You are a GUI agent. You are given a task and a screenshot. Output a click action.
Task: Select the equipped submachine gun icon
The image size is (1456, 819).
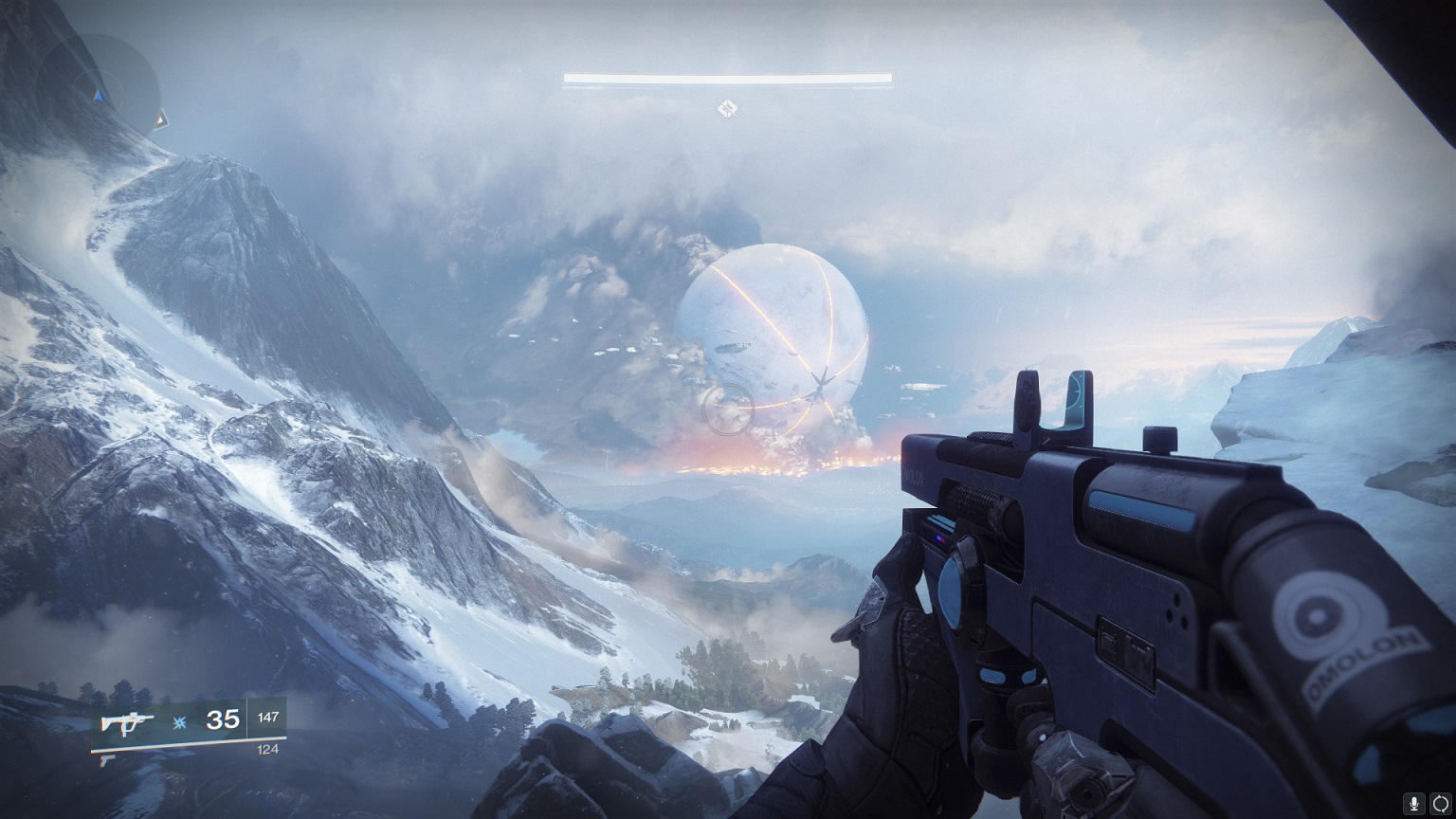point(128,722)
